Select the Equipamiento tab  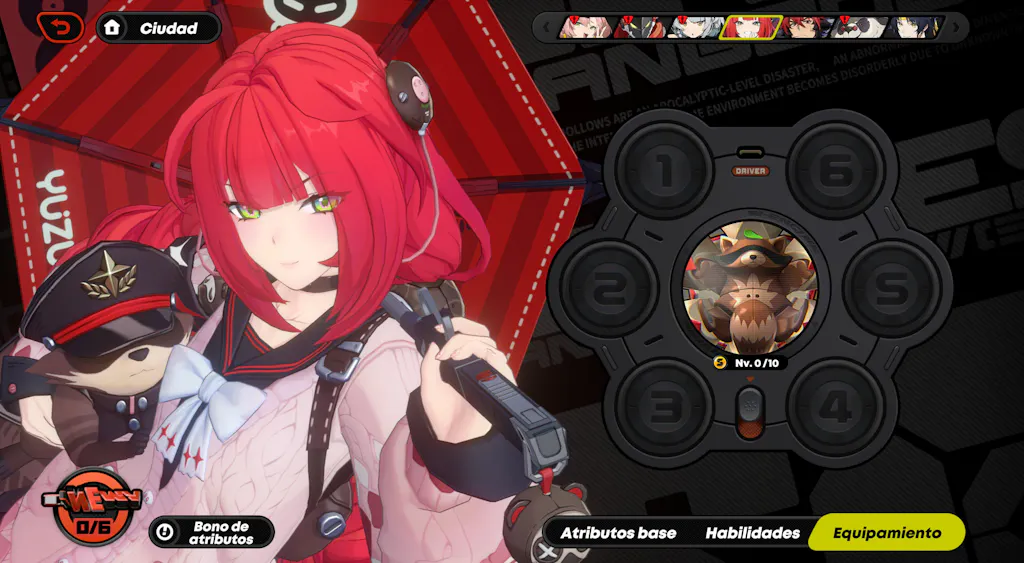(x=887, y=533)
